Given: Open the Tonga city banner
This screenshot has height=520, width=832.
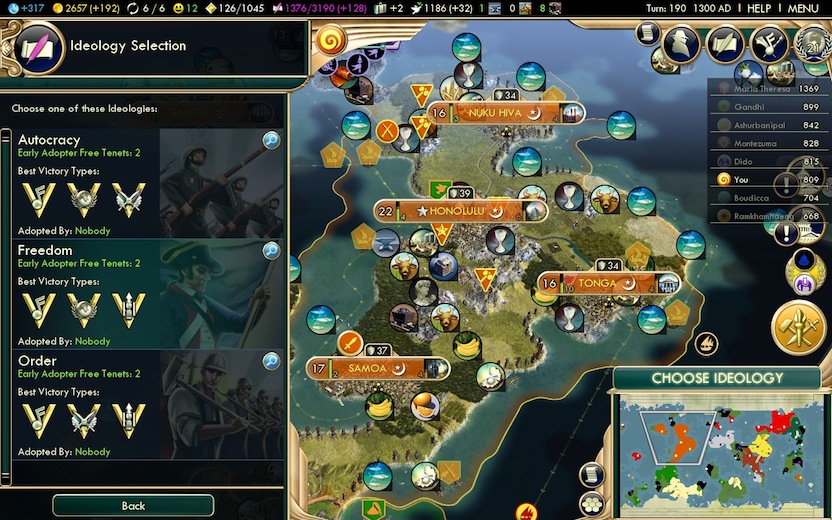Looking at the screenshot, I should (597, 283).
